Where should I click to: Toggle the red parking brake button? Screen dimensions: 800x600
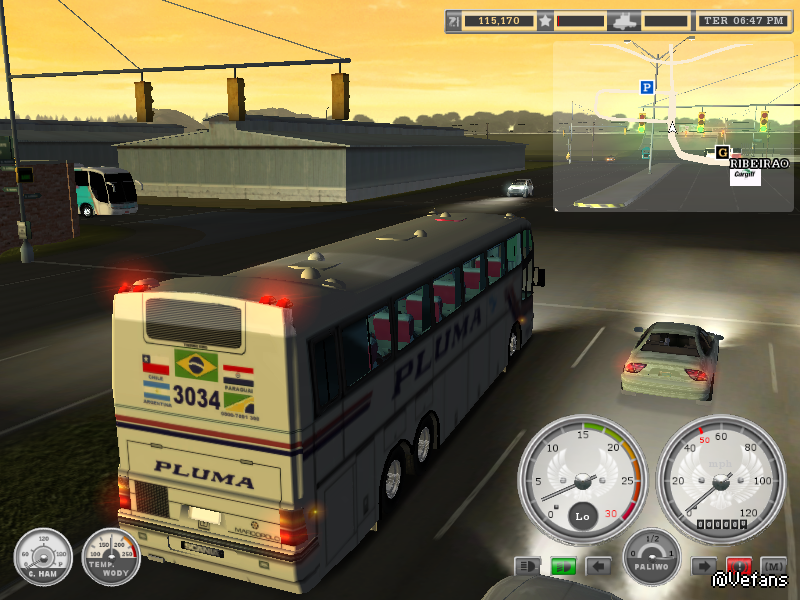739,566
